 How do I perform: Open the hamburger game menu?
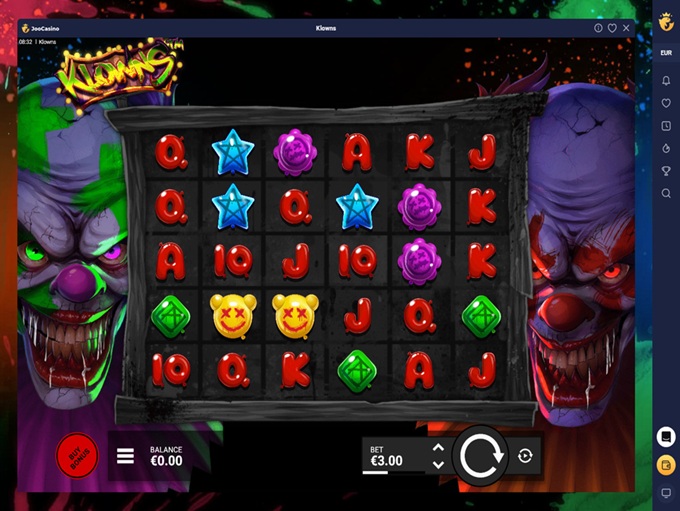[125, 456]
